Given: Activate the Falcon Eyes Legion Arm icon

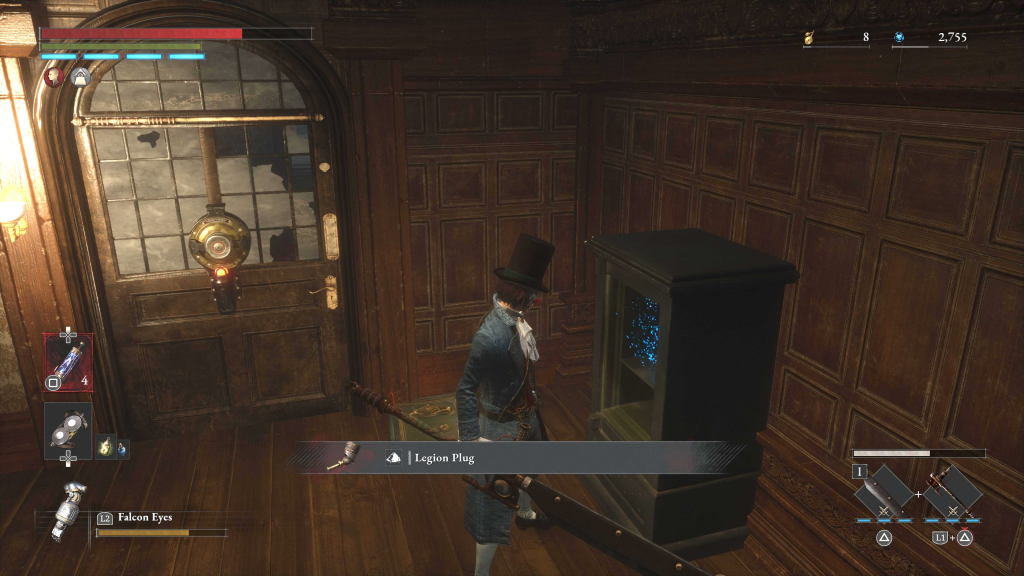Looking at the screenshot, I should [71, 509].
